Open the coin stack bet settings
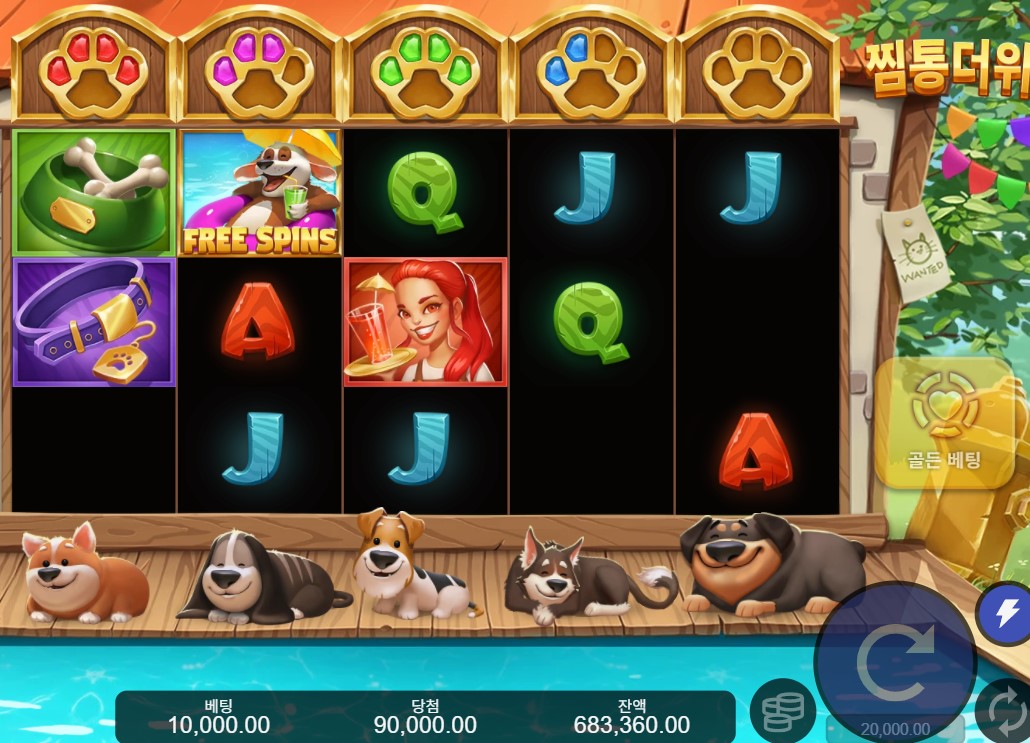Image resolution: width=1030 pixels, height=743 pixels. 782,711
